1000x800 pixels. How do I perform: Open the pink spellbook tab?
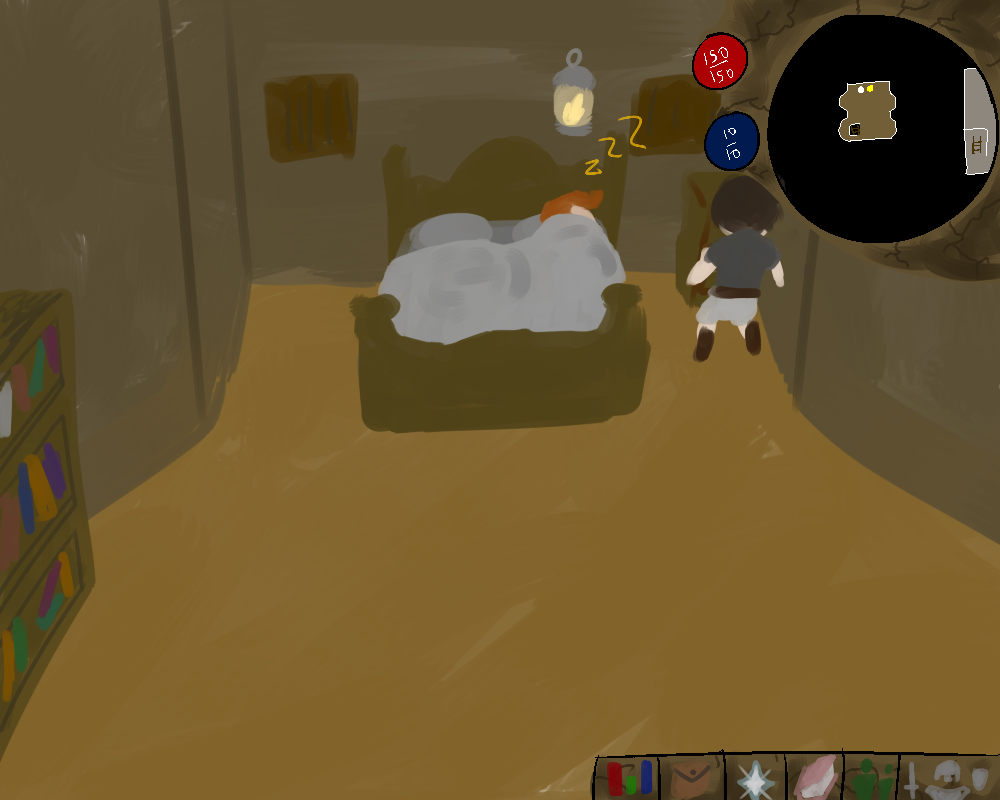point(815,778)
